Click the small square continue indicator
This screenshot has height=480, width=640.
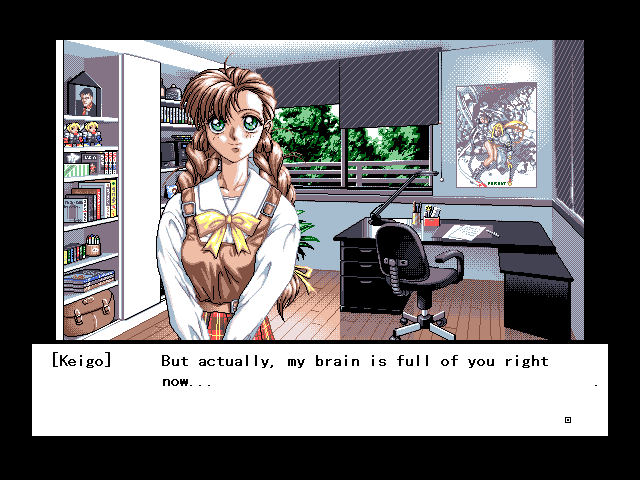pos(568,420)
